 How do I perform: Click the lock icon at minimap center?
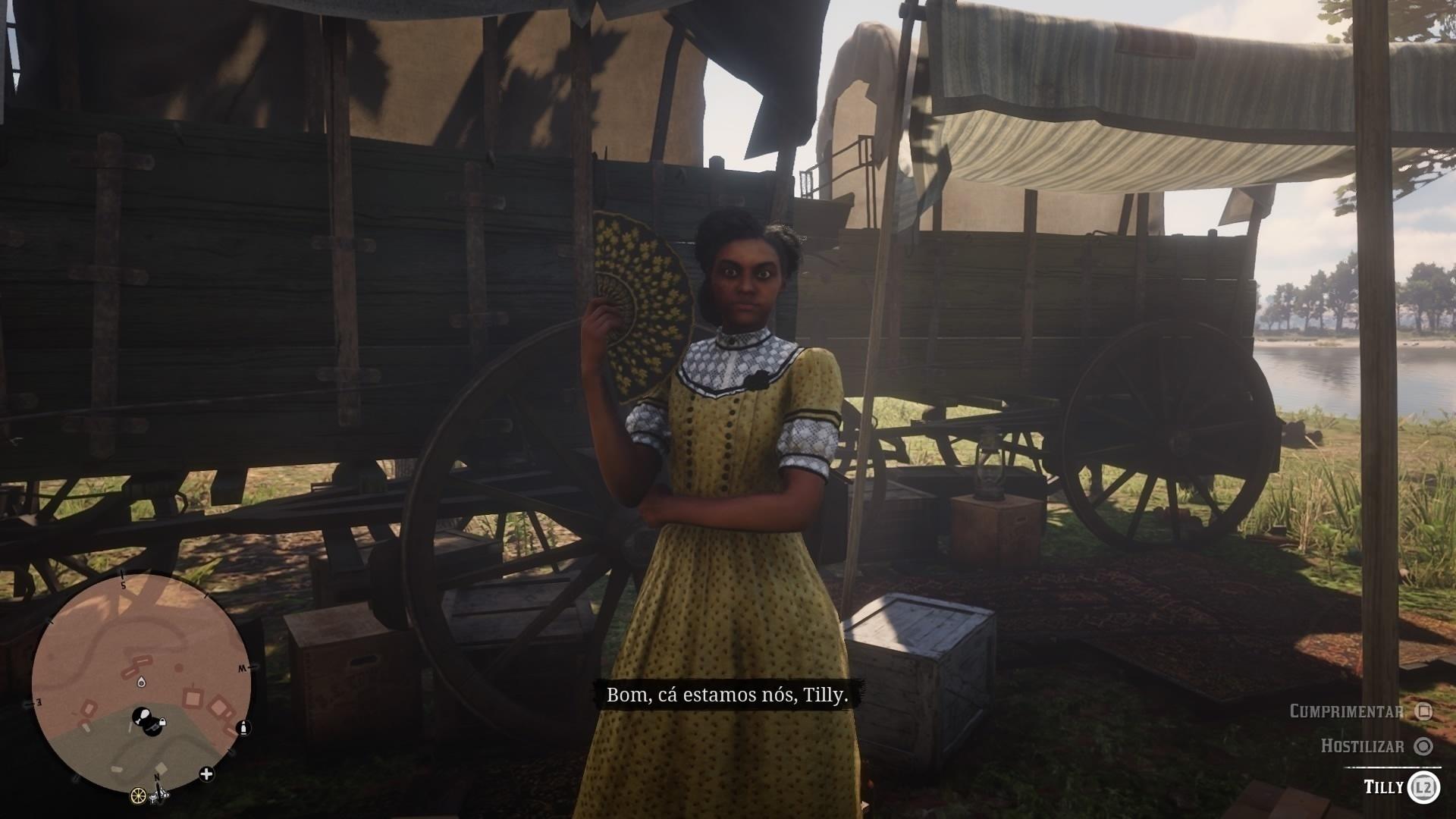point(162,723)
